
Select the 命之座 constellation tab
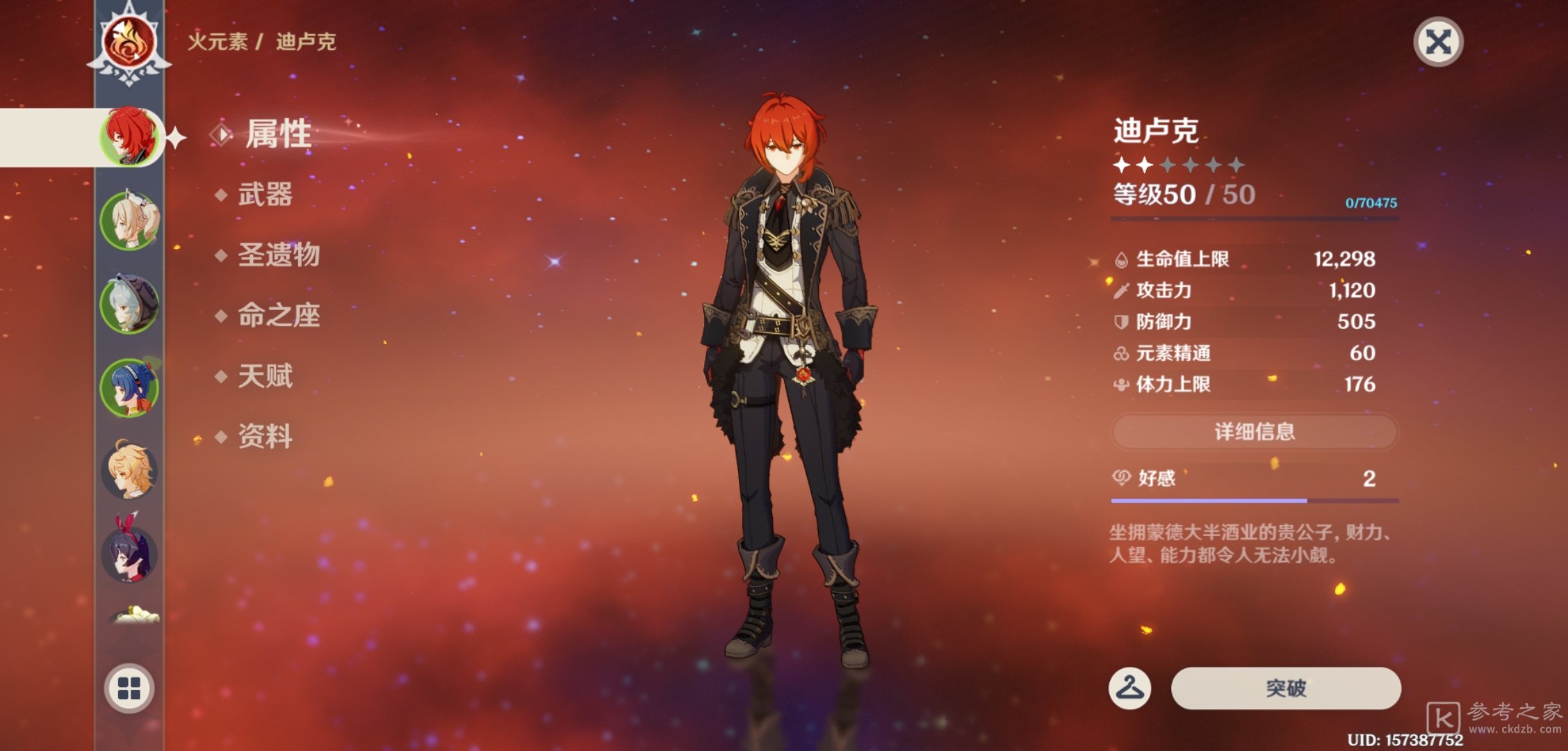278,316
